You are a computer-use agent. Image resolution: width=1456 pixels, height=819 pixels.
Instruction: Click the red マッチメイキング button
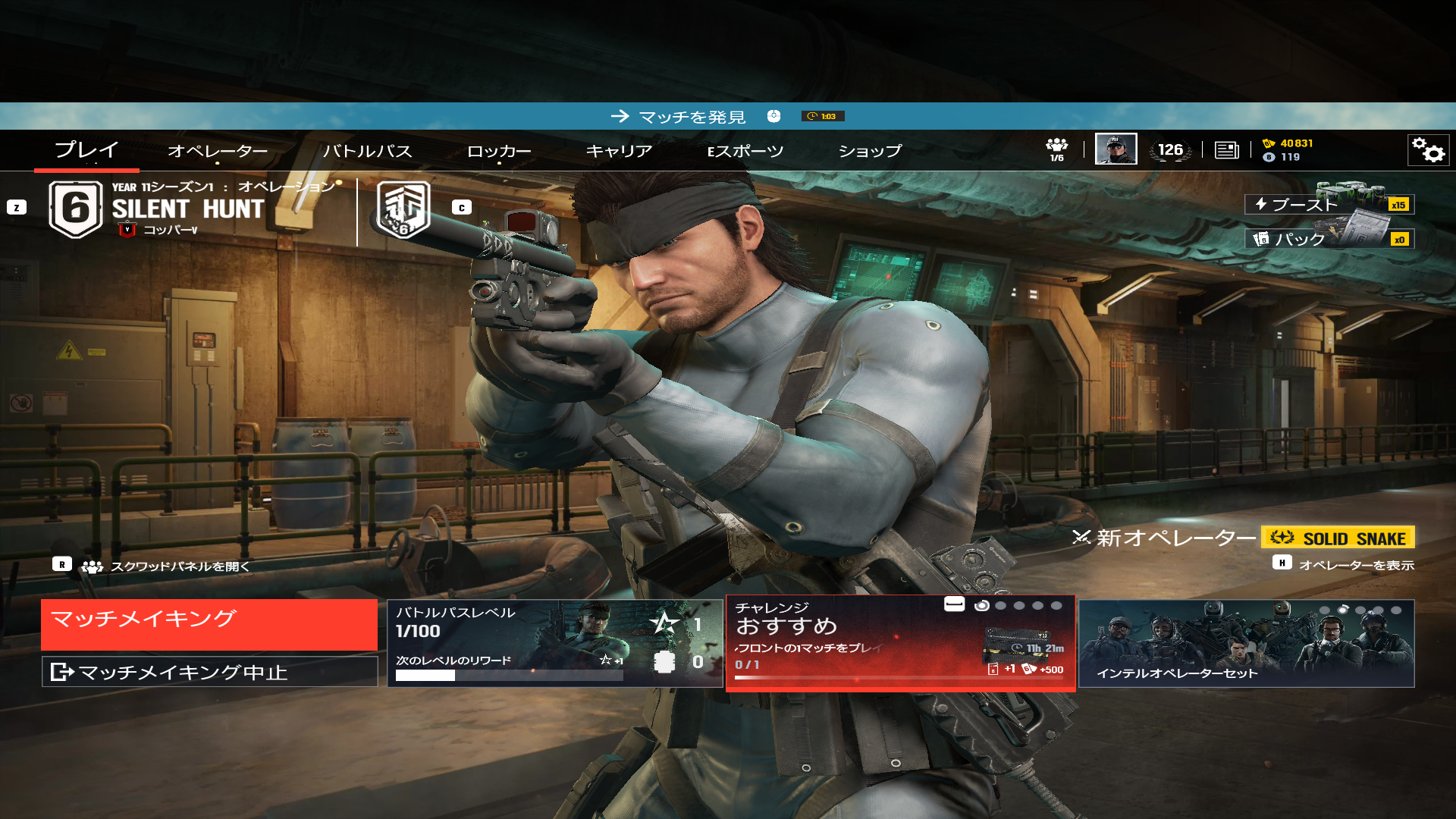pos(209,624)
